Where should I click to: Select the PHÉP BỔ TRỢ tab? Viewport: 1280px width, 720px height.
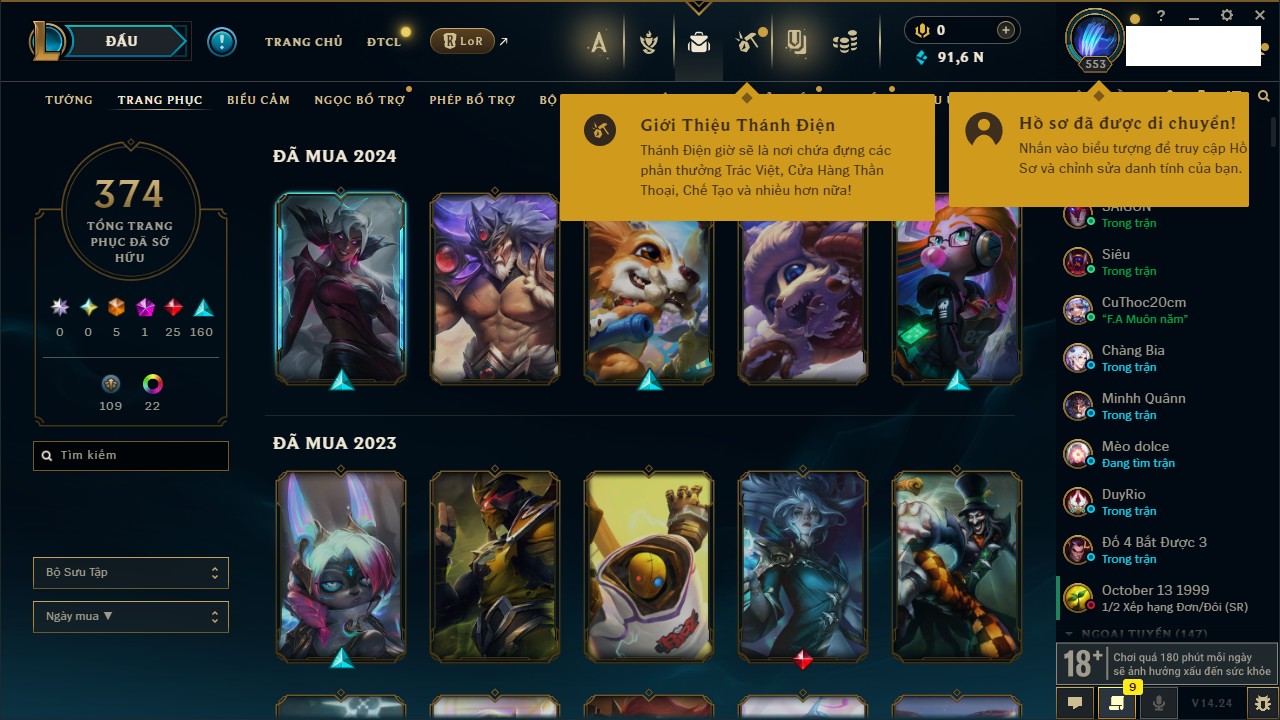(472, 100)
